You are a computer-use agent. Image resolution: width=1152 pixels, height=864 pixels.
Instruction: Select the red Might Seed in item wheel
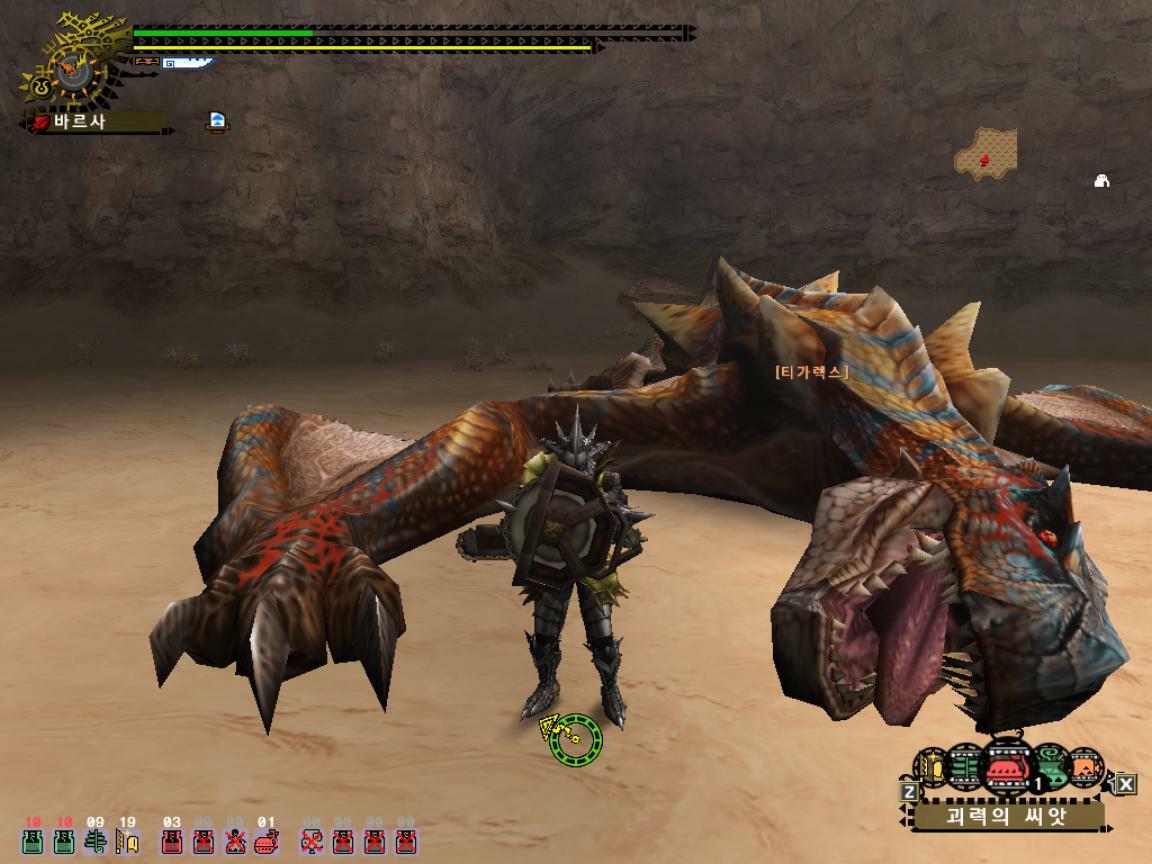point(1007,768)
